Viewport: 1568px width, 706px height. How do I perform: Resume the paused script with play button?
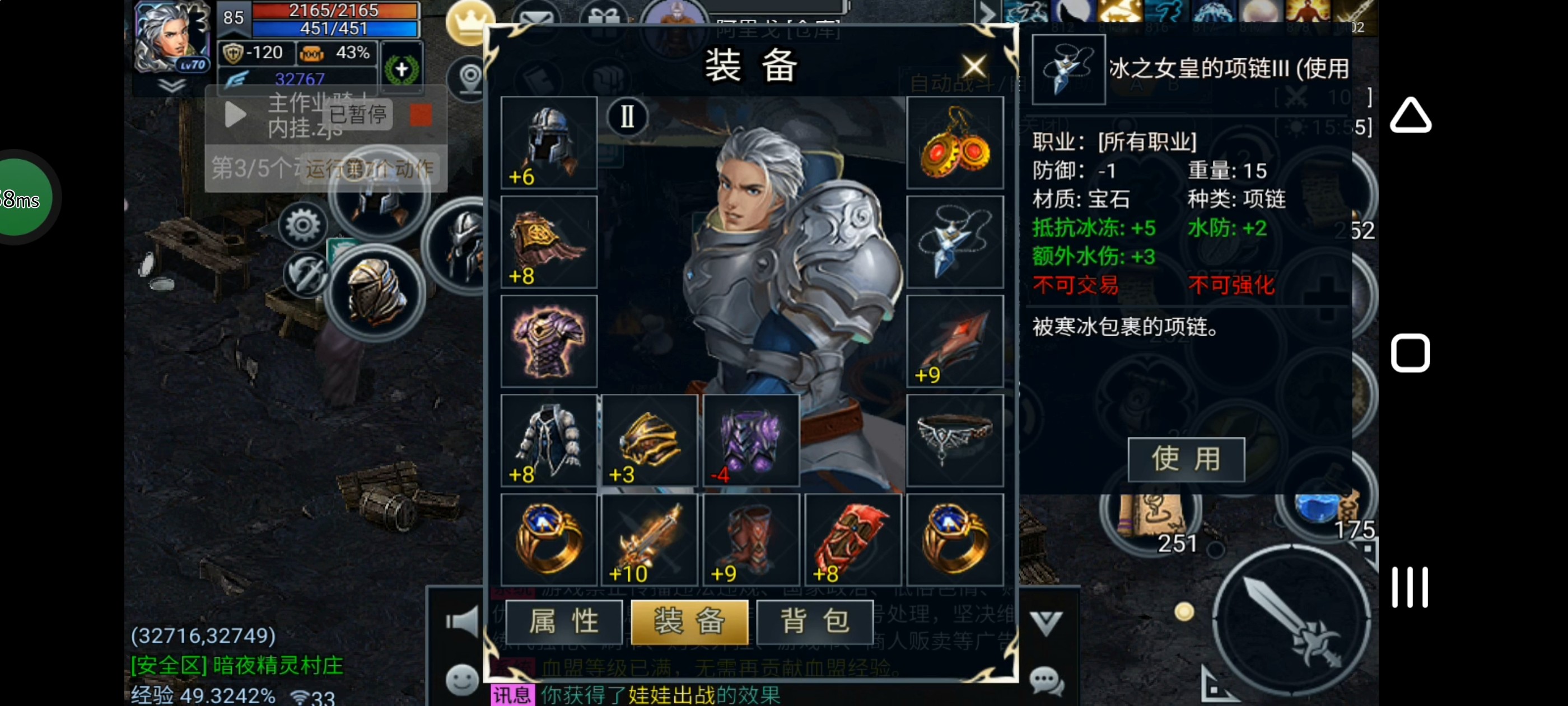tap(235, 114)
